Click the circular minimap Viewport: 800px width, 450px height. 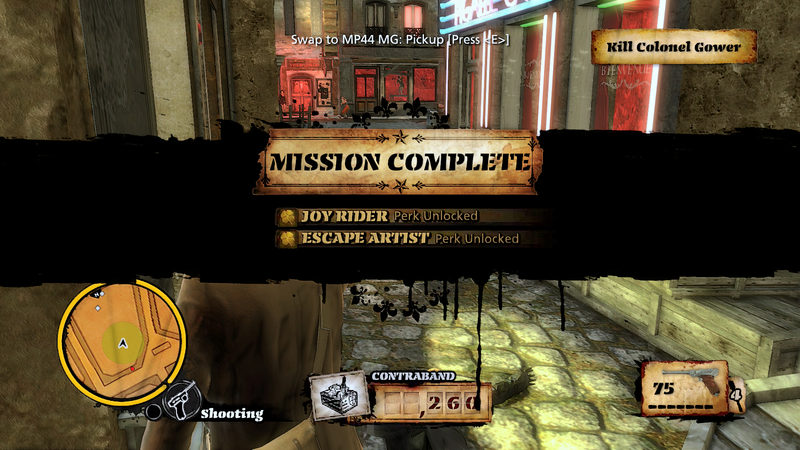121,340
